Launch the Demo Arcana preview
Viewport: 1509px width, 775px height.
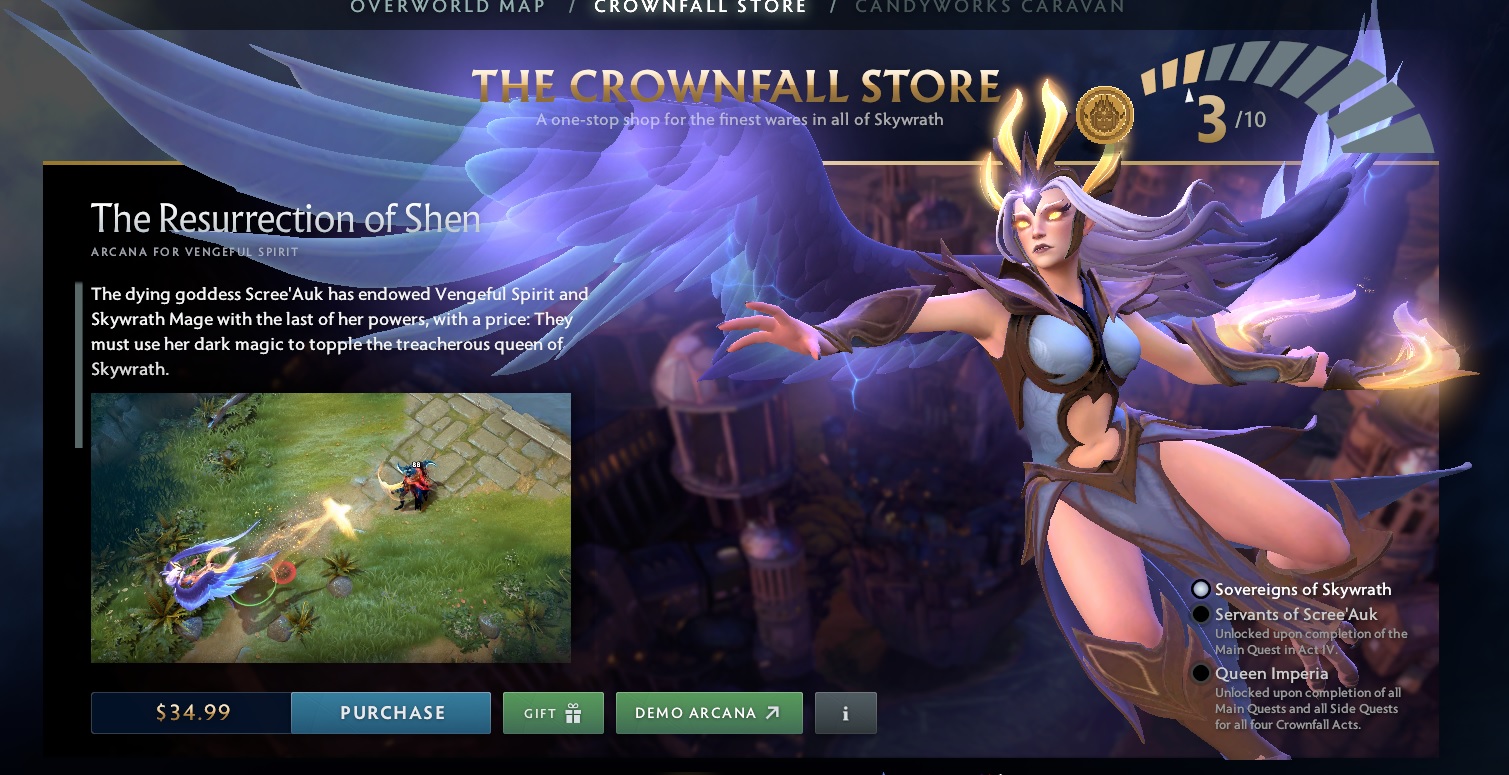pos(709,712)
